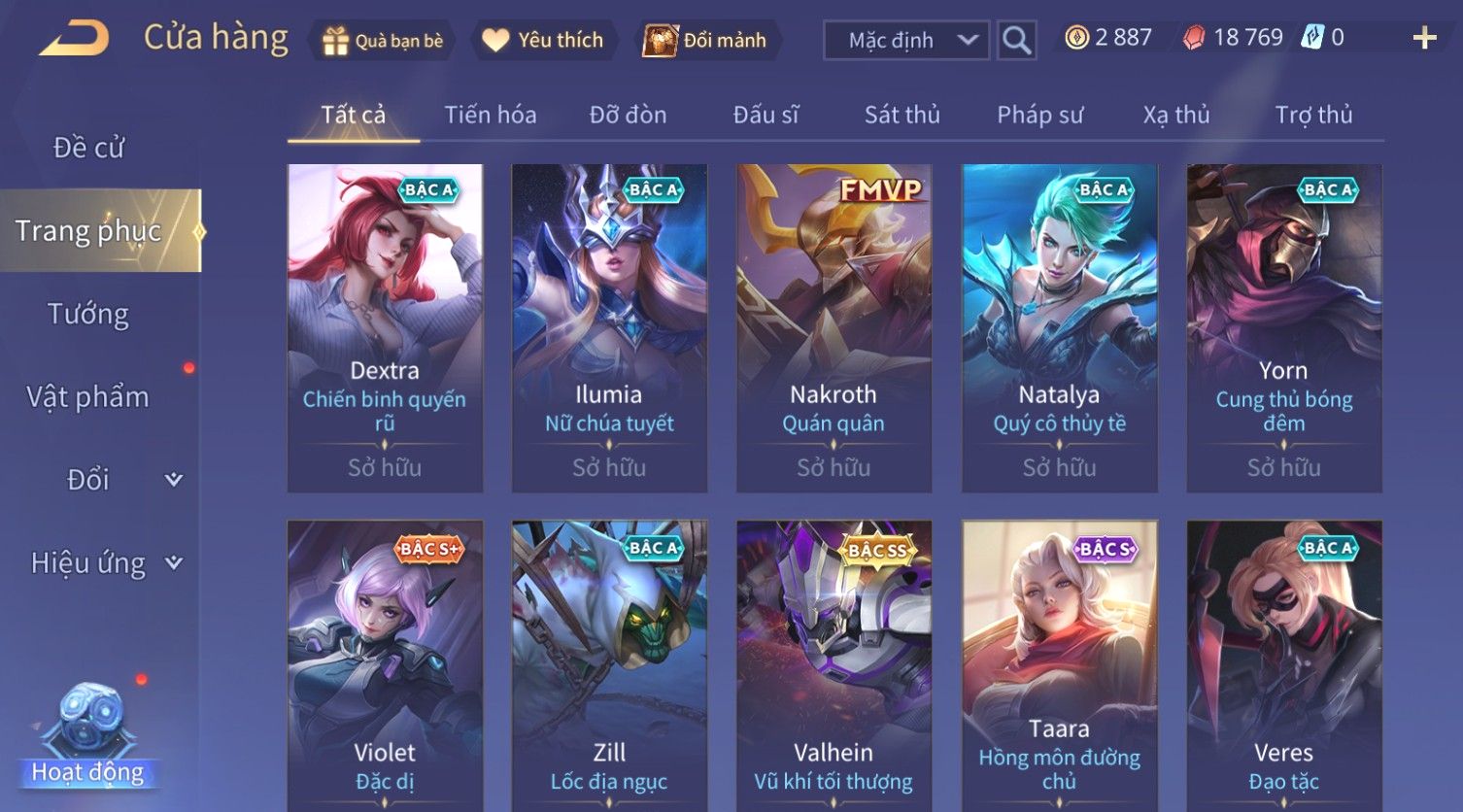
Task: Expand the Mặc định sort dropdown
Action: (x=906, y=41)
